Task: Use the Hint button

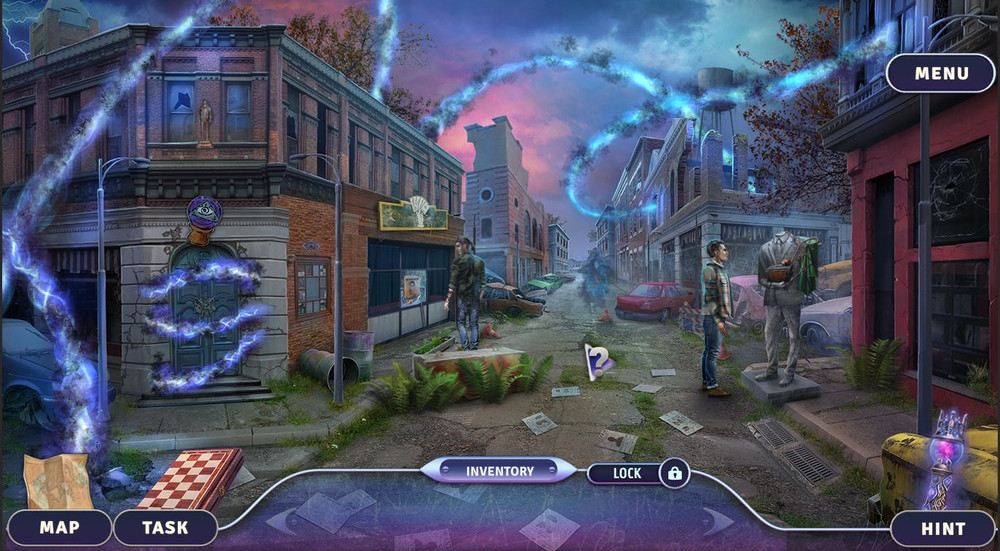Action: (x=943, y=528)
